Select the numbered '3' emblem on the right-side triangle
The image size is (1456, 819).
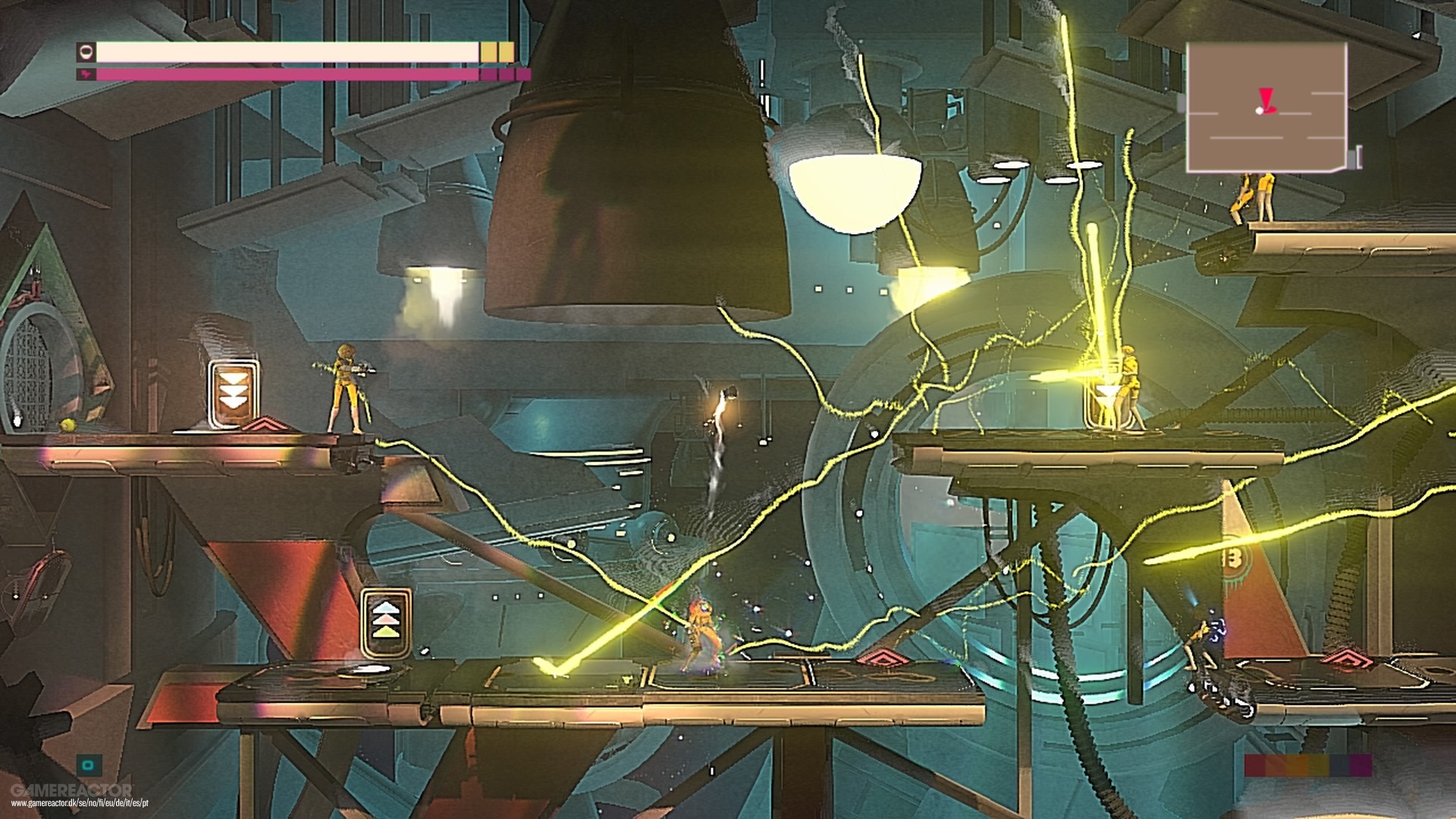(1235, 558)
